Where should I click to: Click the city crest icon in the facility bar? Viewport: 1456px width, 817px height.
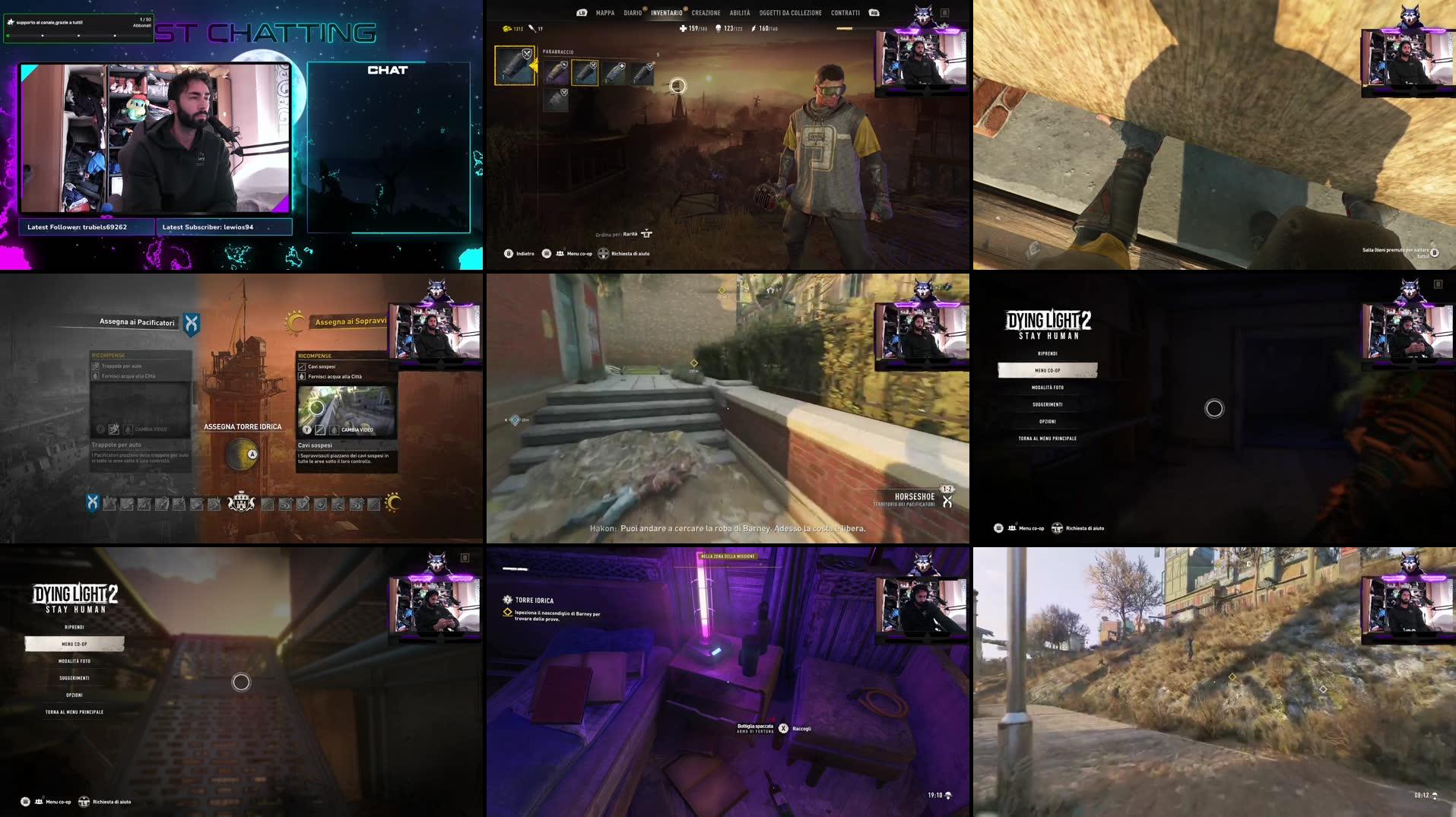(x=239, y=502)
